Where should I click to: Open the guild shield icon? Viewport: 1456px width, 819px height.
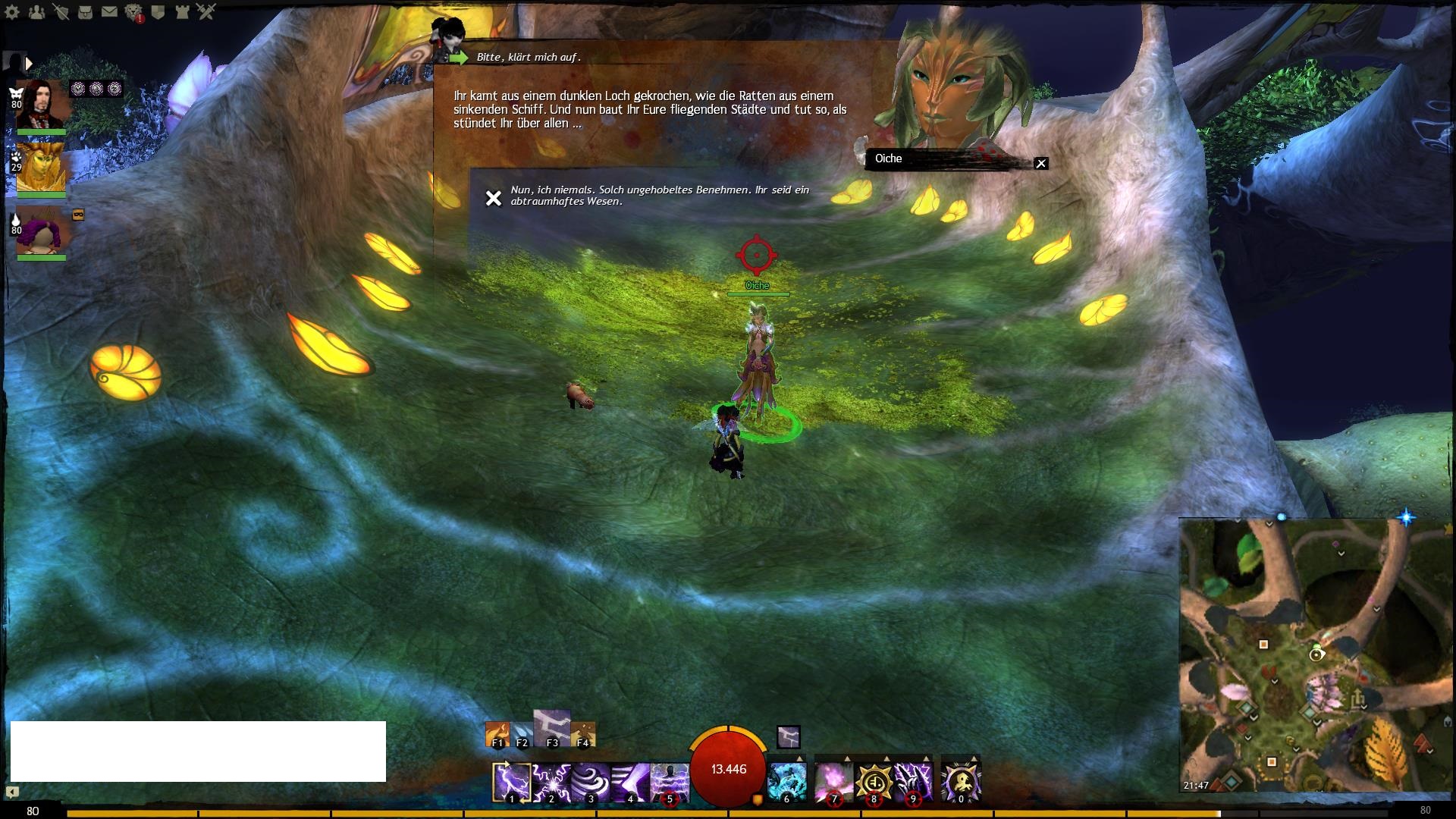tap(158, 12)
